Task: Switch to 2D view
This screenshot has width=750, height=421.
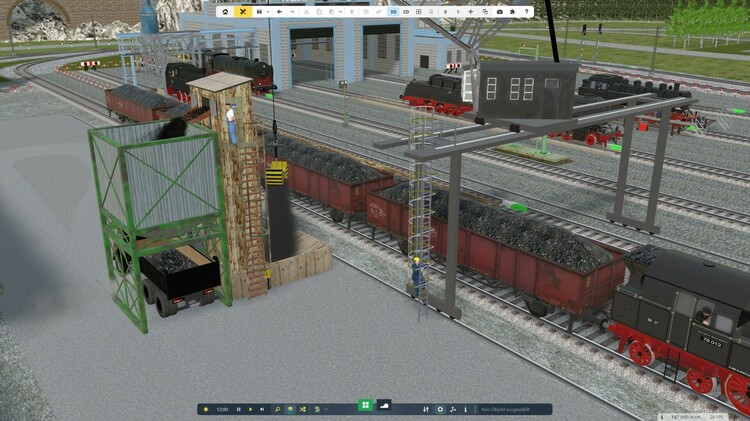Action: pos(405,11)
